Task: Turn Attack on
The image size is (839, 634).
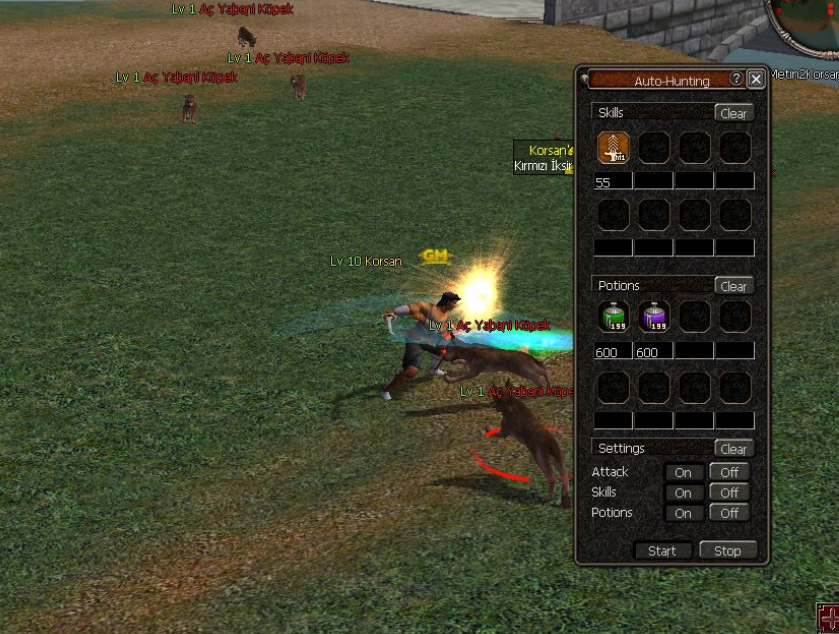Action: 683,472
